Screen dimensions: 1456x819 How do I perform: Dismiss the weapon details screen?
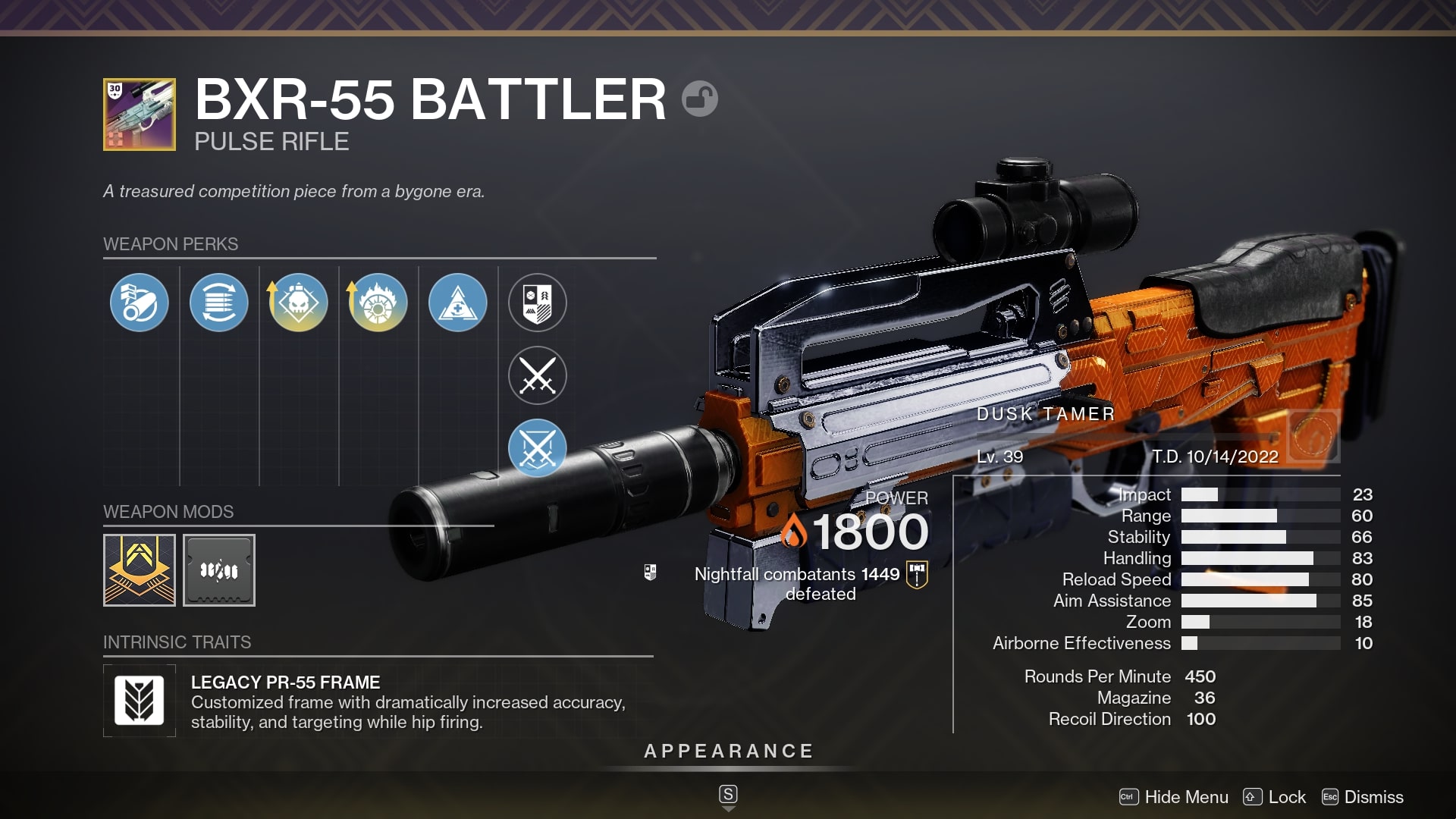(x=1375, y=797)
